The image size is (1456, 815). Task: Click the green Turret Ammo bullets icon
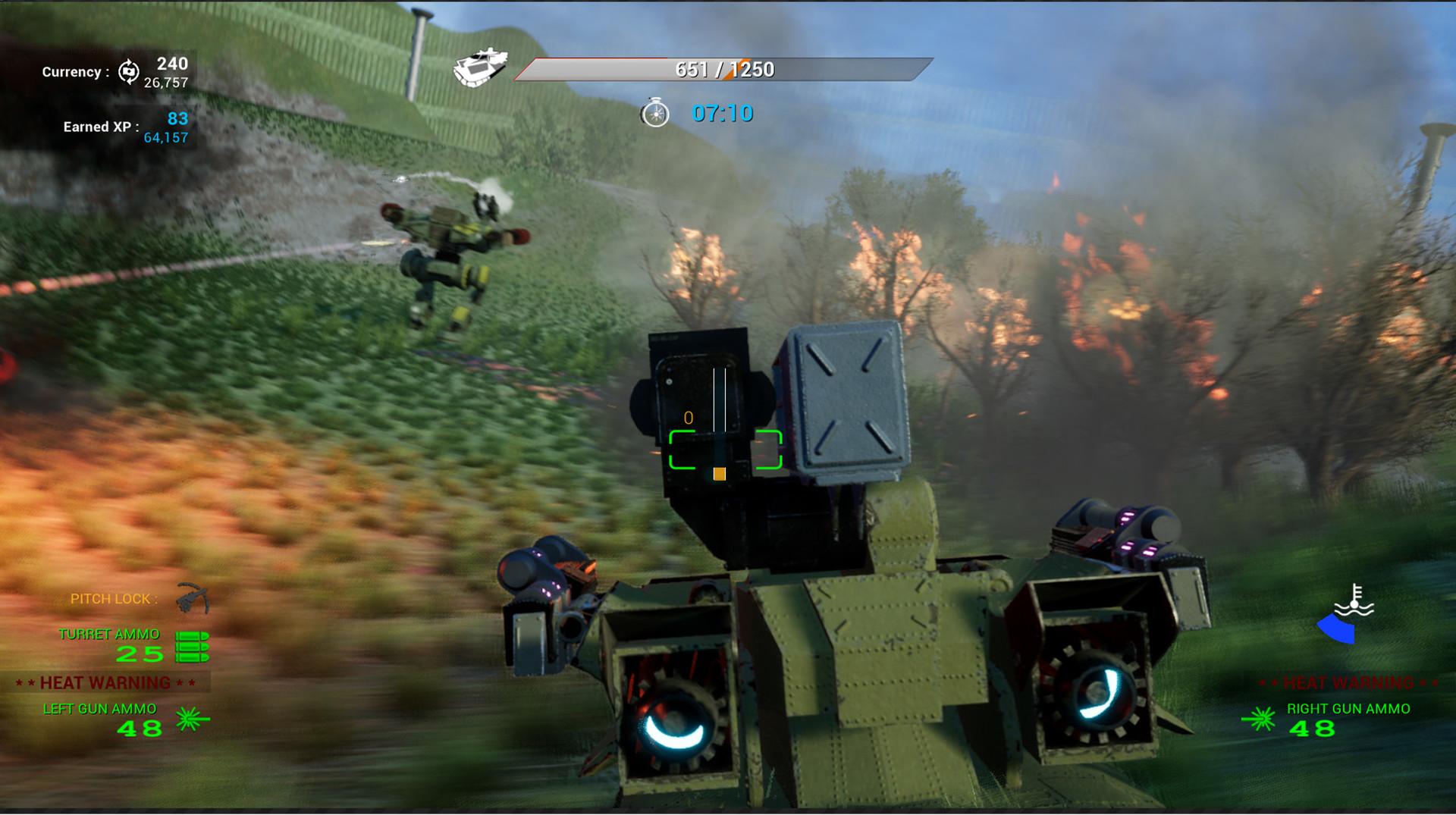pyautogui.click(x=193, y=647)
